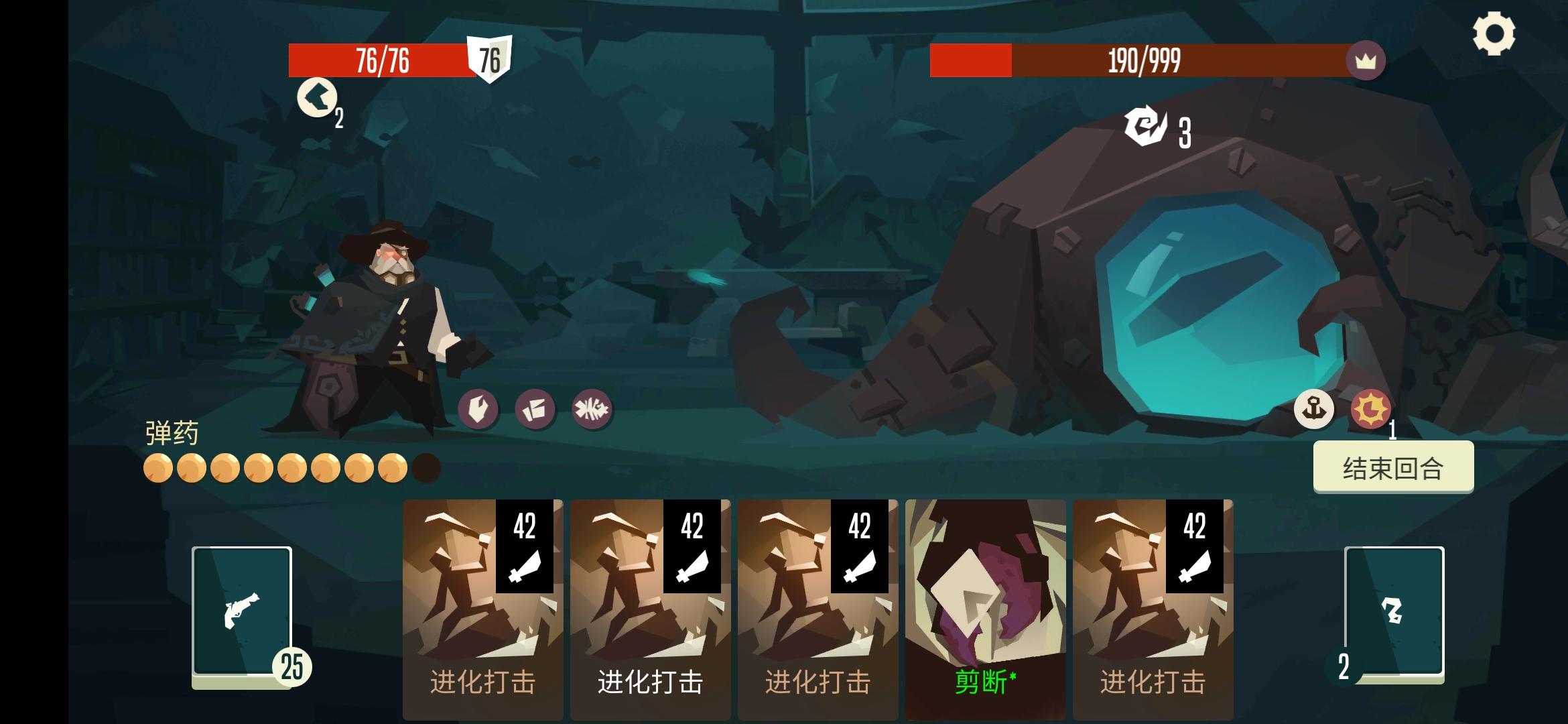Inspect the claw buff icon under the character
The width and height of the screenshot is (1568, 724).
[x=478, y=409]
